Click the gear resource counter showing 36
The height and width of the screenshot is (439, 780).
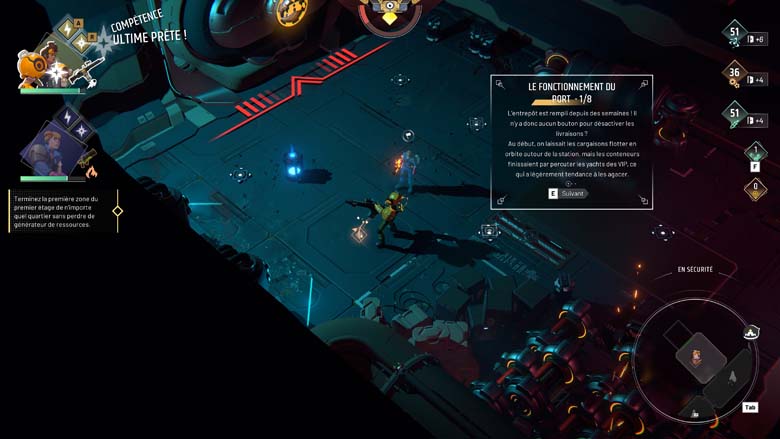click(x=735, y=74)
